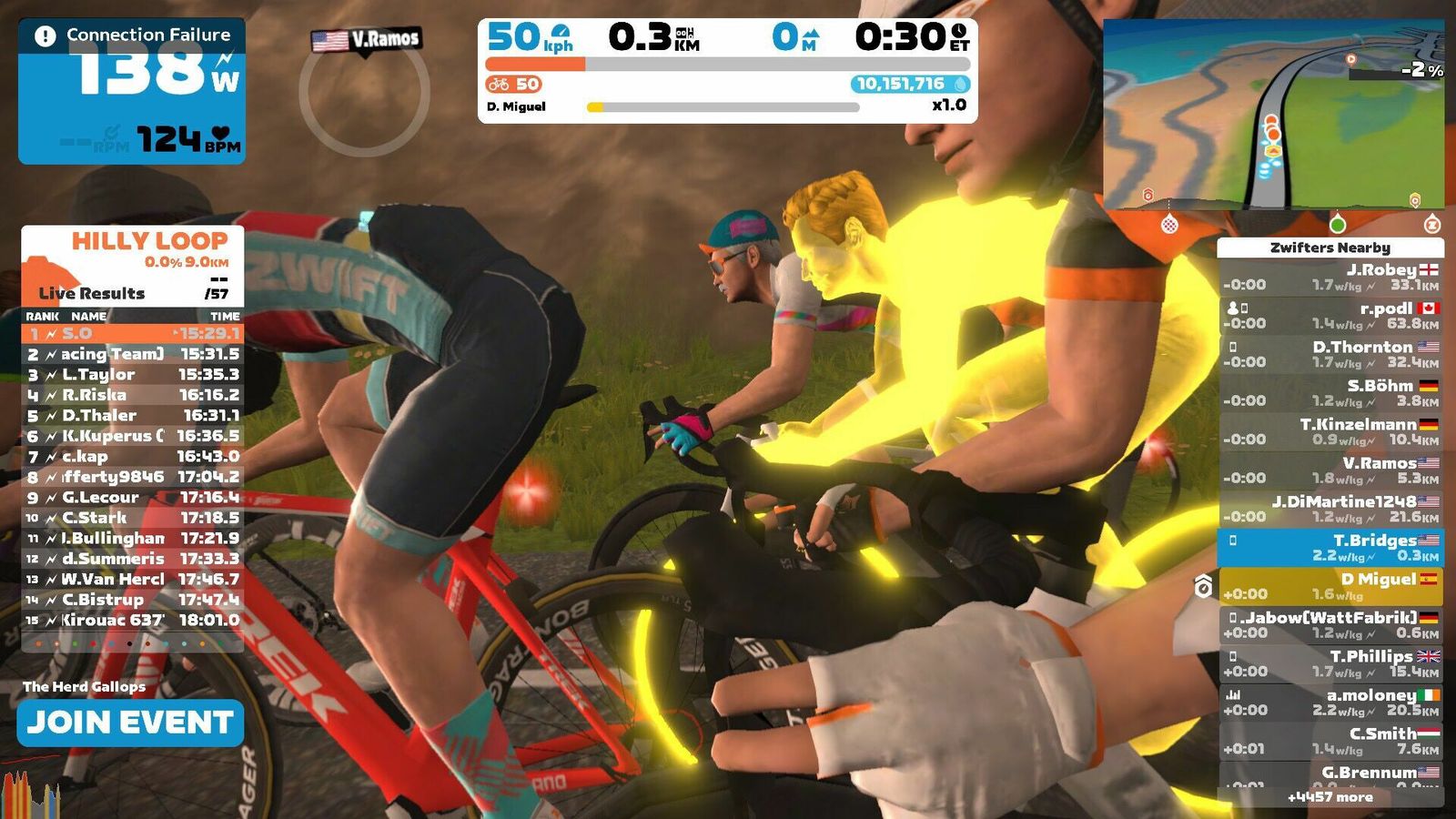Click the Connection Failure power panel
This screenshot has height=819, width=1456.
[x=132, y=91]
